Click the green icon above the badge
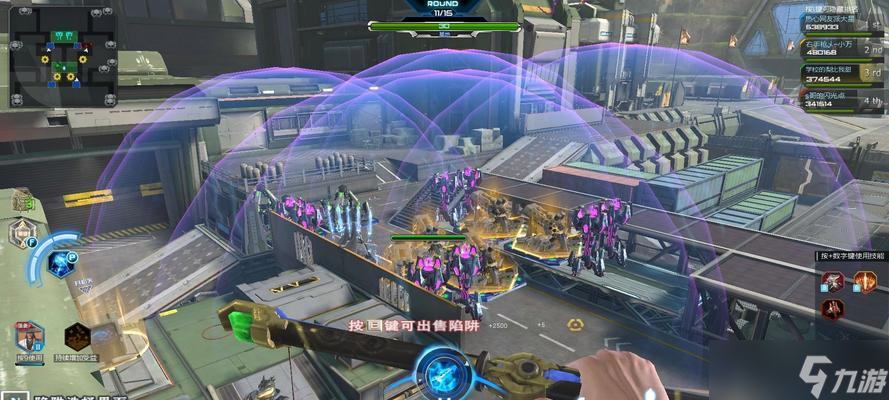This screenshot has height=400, width=889. (x=23, y=203)
